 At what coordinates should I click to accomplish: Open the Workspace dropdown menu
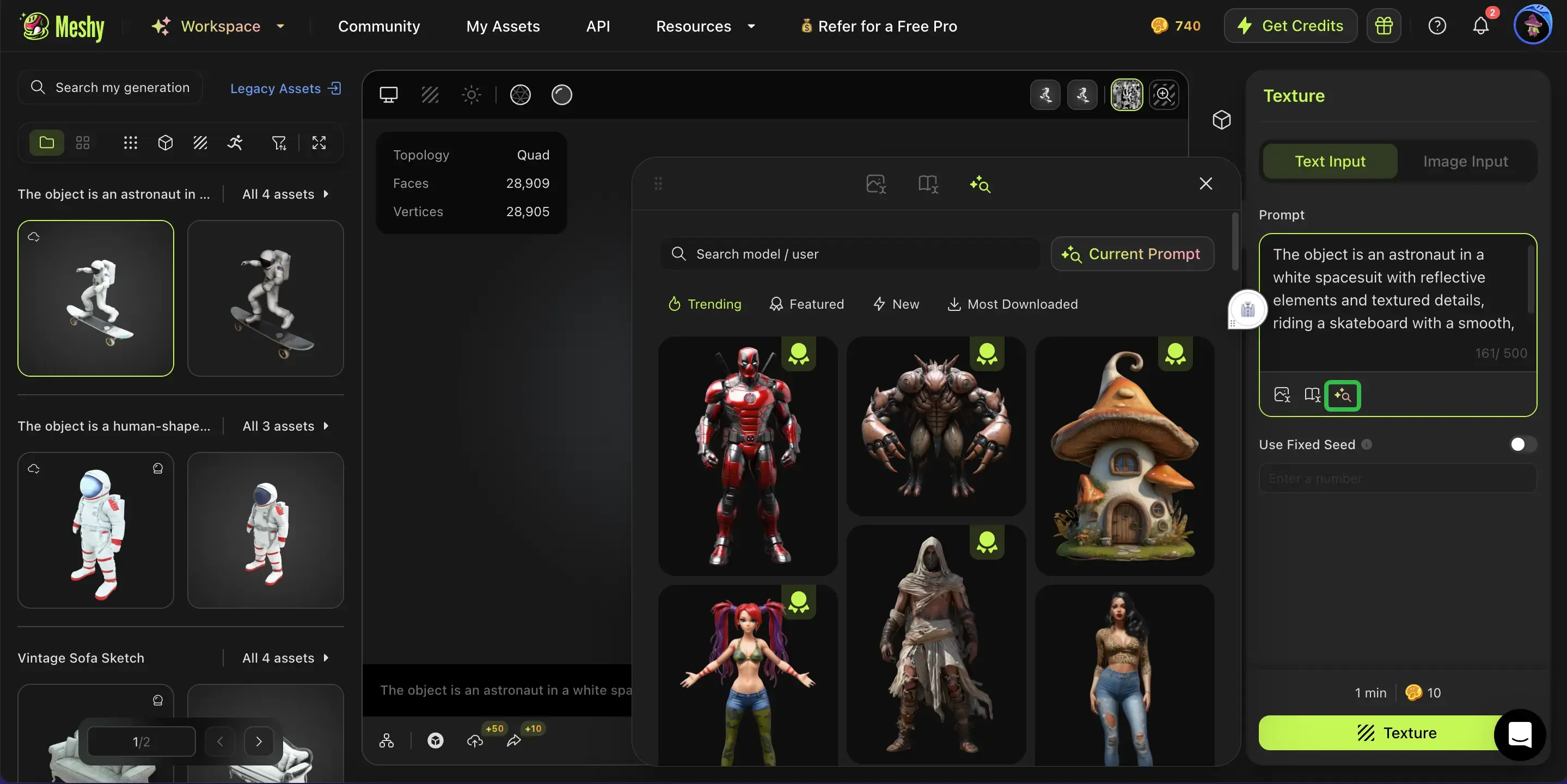point(219,26)
